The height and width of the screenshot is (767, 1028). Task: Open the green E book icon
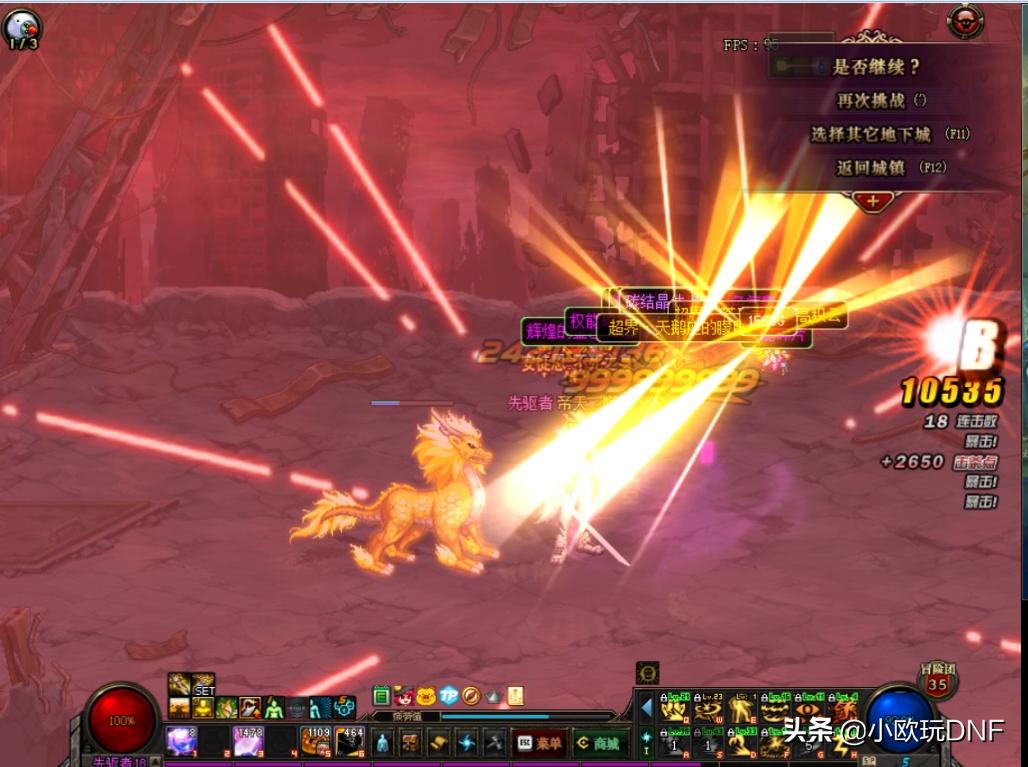pos(381,696)
